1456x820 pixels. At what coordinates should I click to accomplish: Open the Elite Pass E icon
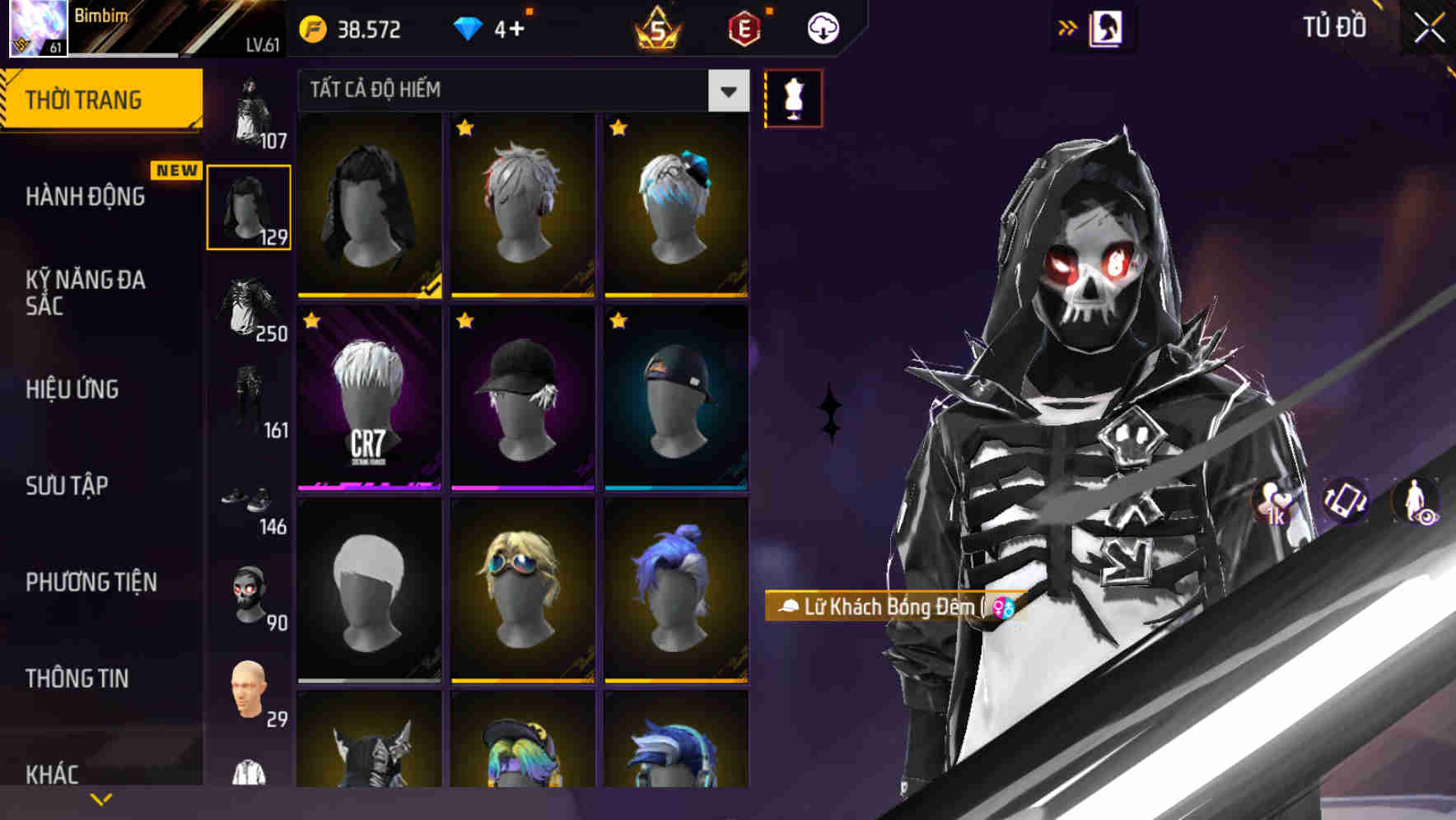[744, 27]
